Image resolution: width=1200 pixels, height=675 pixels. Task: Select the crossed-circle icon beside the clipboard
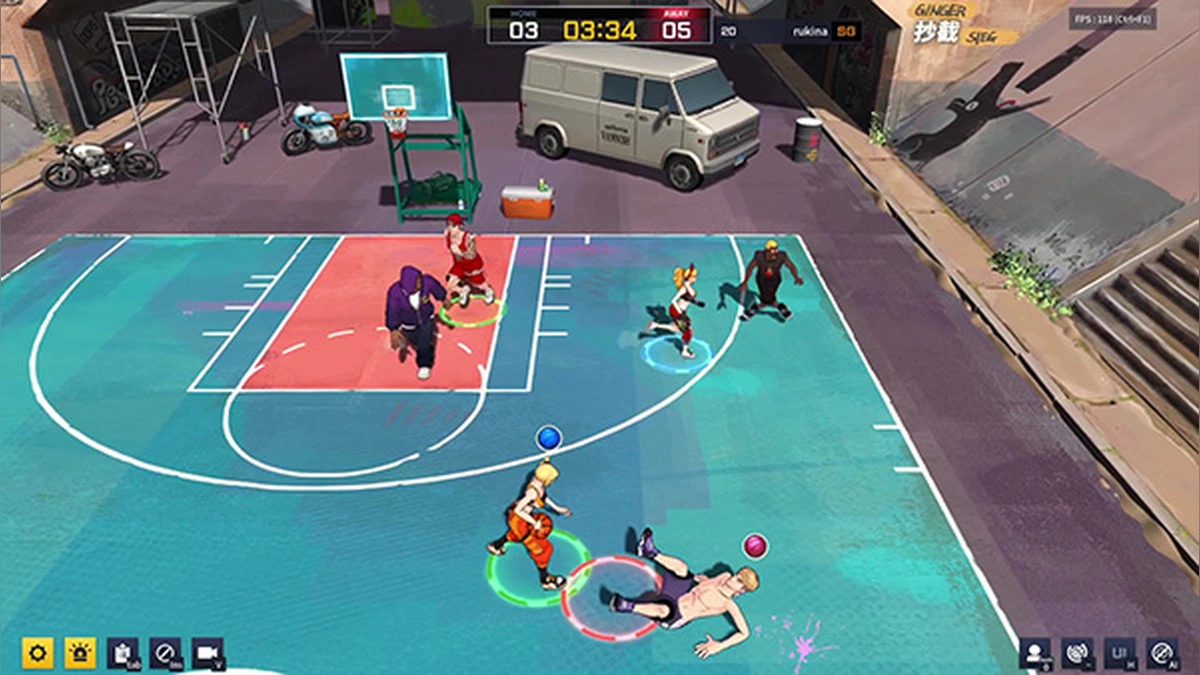coord(165,653)
